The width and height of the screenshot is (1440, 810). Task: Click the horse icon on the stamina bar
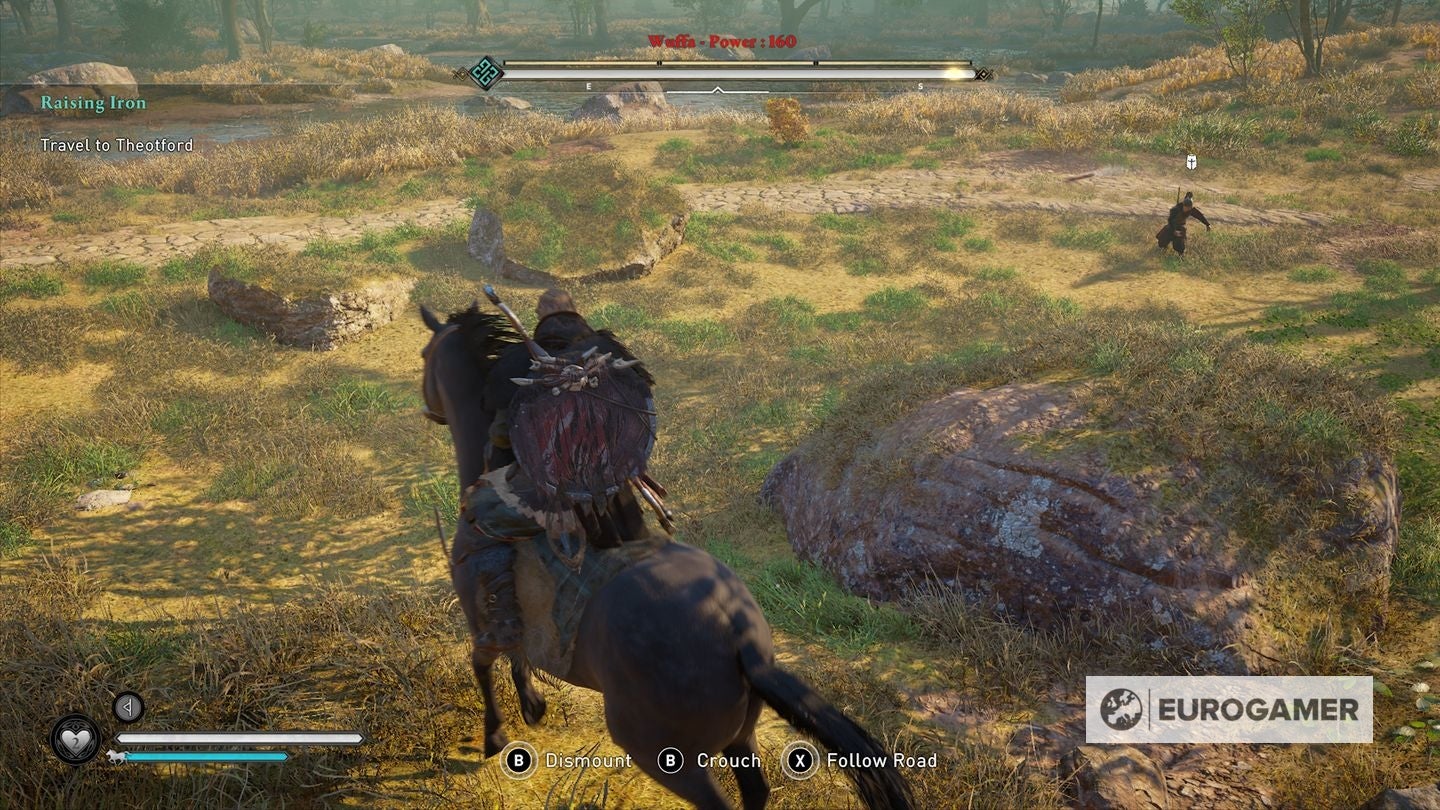(117, 756)
